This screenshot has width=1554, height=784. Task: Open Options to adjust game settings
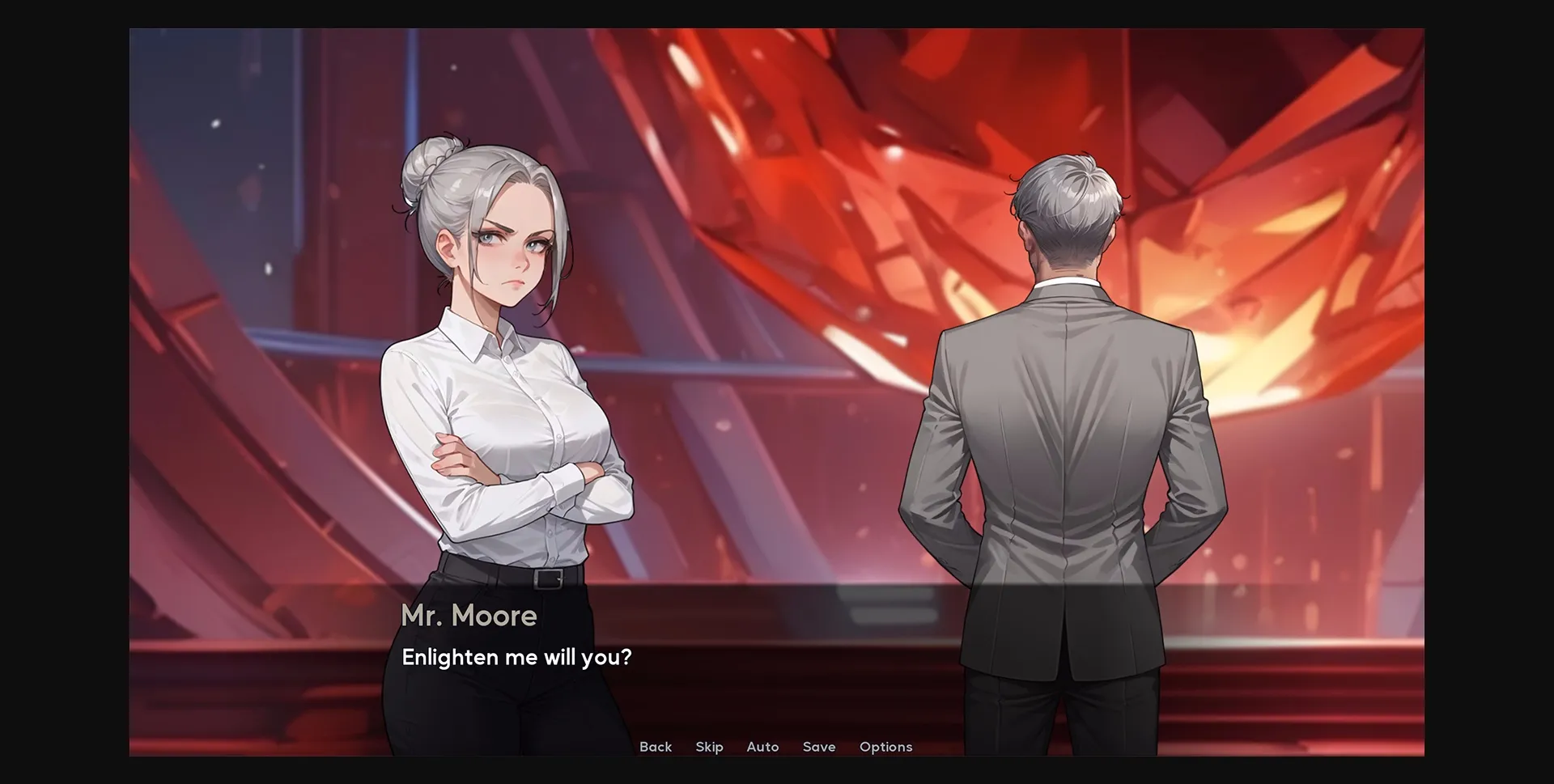coord(885,747)
